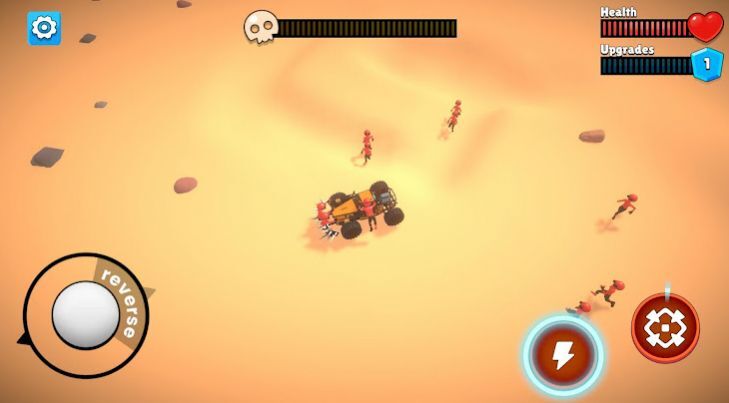Tap the red crosshair weapon button
Screen dimensions: 729x403
665,328
